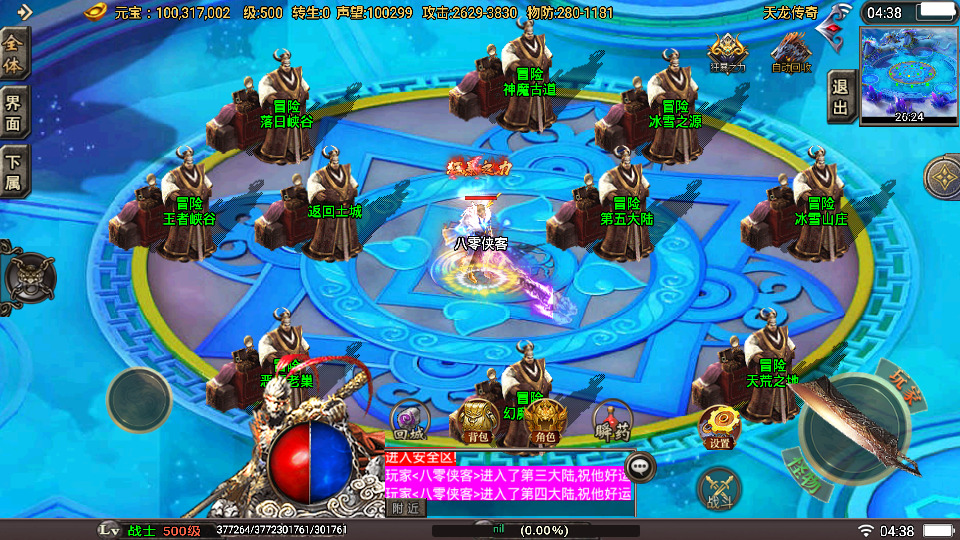Open the minimap
This screenshot has height=540, width=960.
[908, 74]
